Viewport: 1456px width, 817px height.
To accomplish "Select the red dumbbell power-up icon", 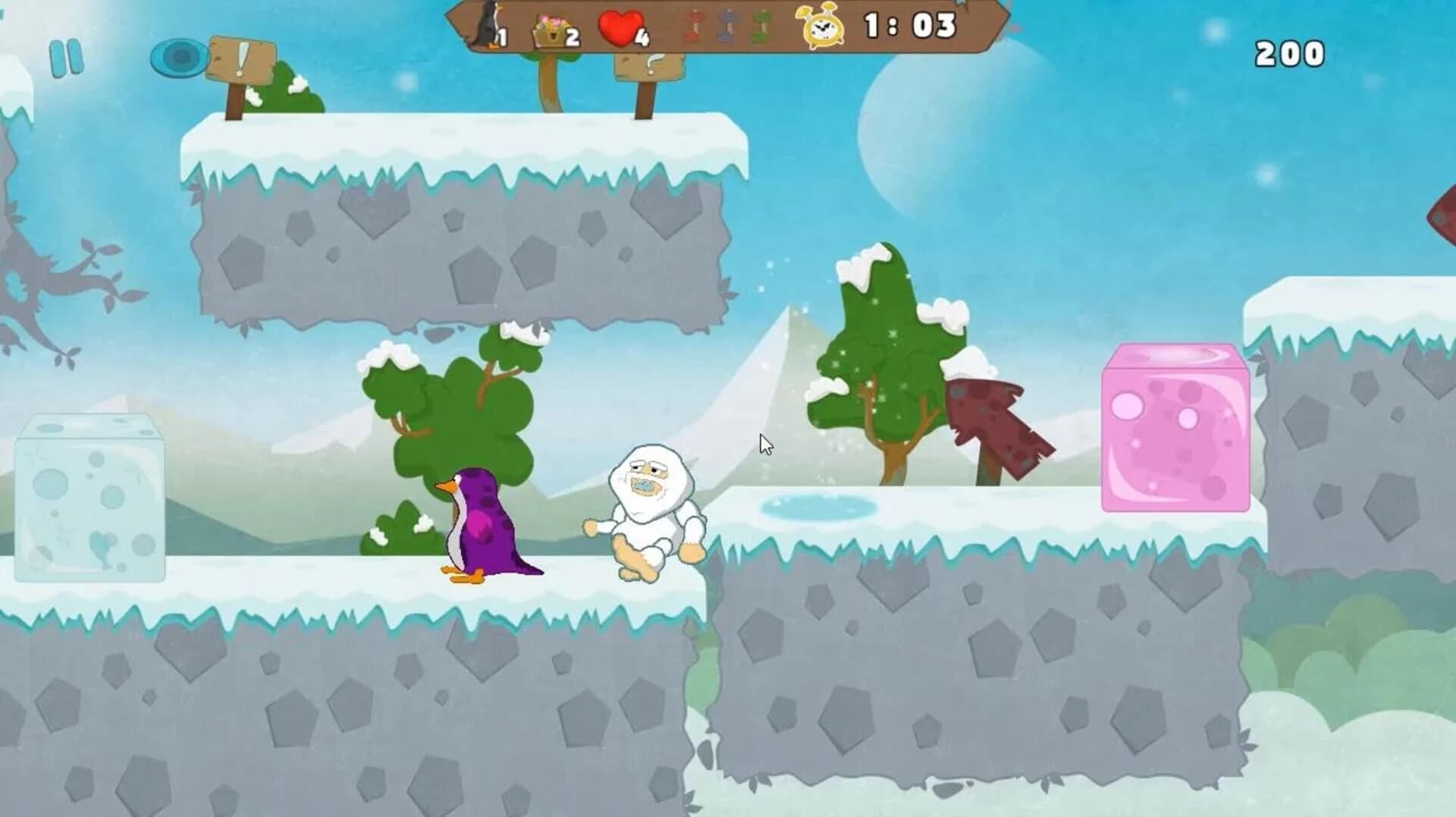I will point(695,24).
